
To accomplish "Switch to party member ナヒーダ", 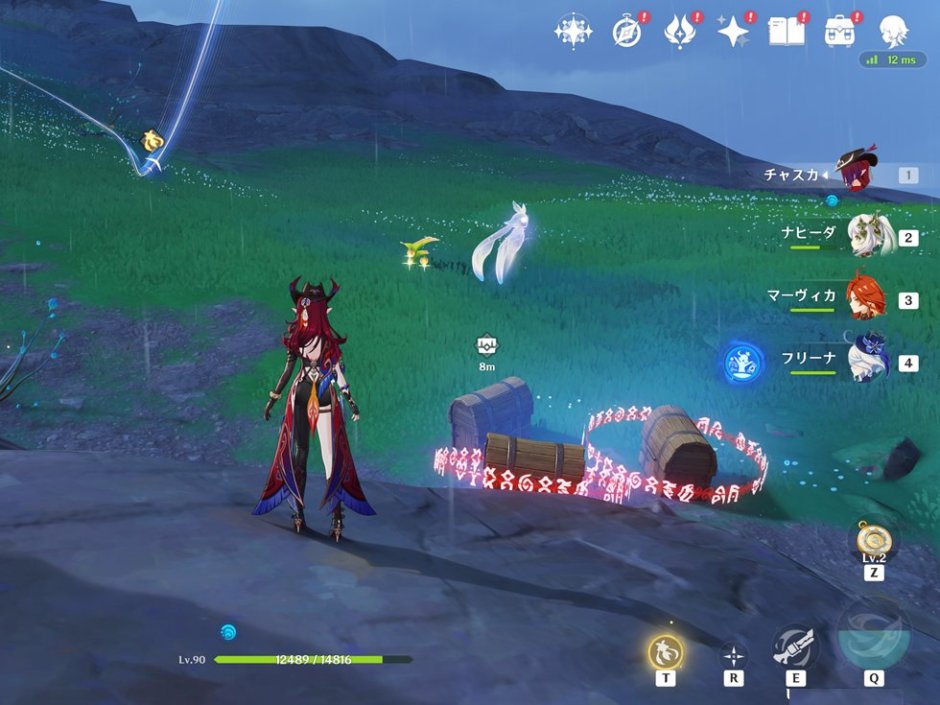I will pos(866,237).
